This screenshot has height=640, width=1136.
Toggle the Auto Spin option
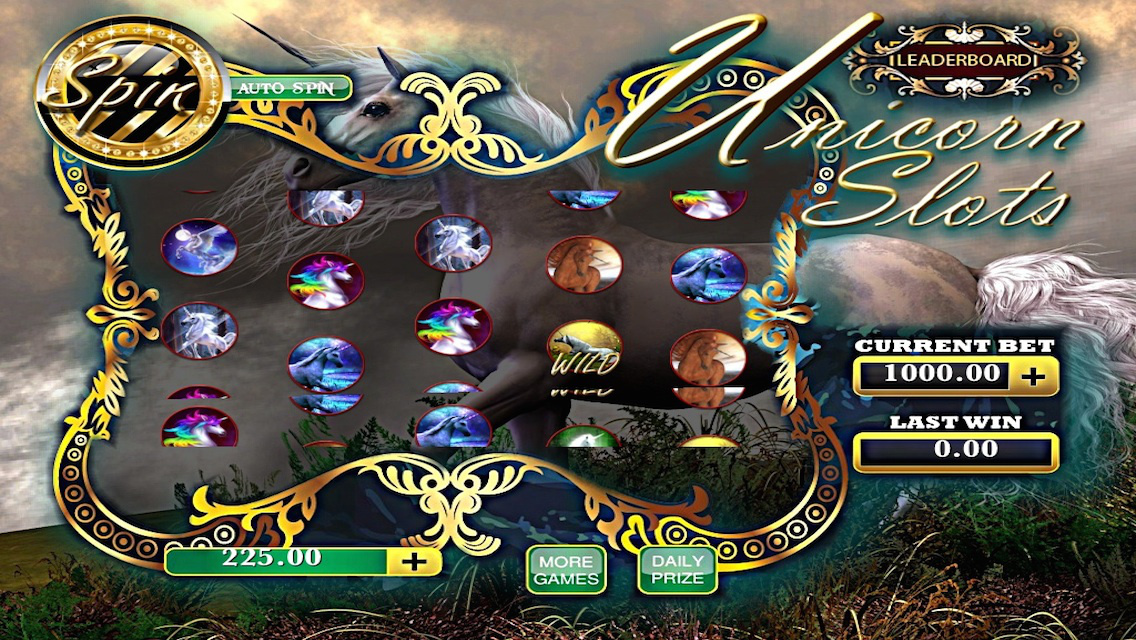tap(289, 88)
